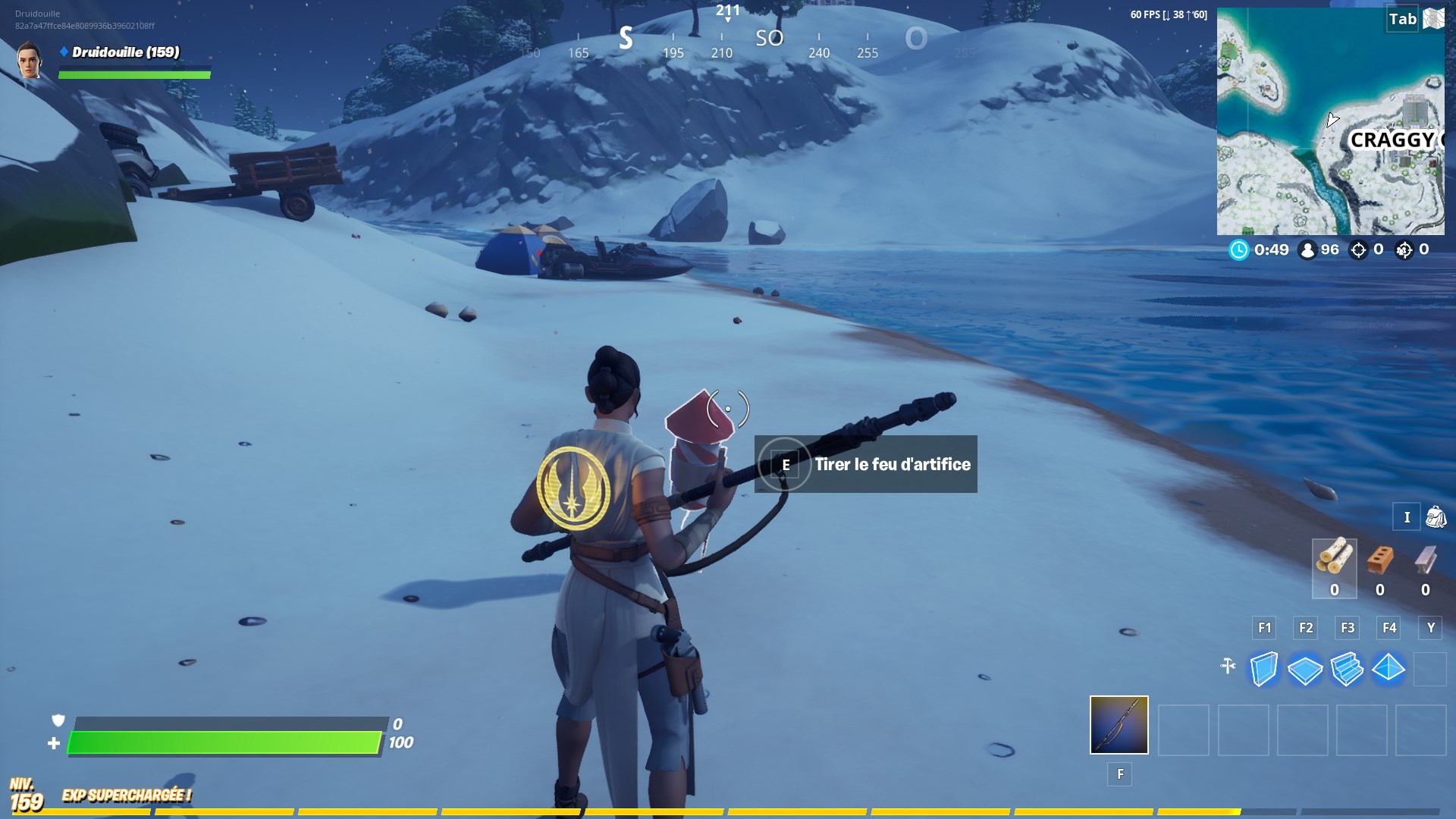Choose the floor building piece

click(x=1305, y=670)
